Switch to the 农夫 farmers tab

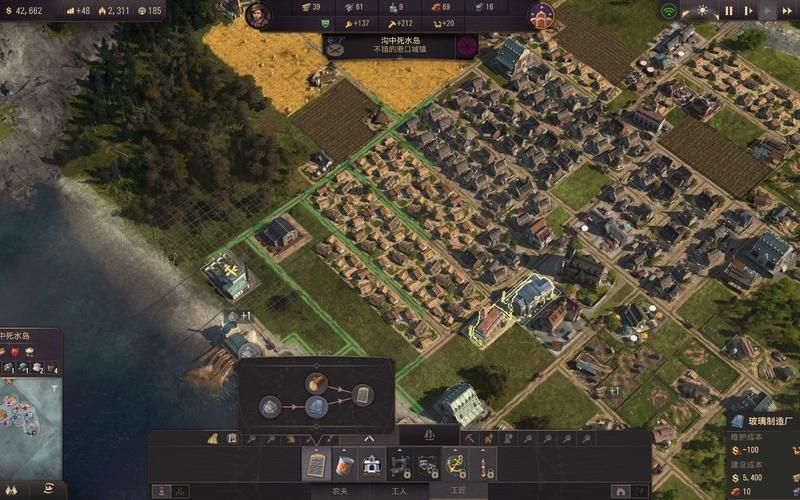(x=340, y=492)
